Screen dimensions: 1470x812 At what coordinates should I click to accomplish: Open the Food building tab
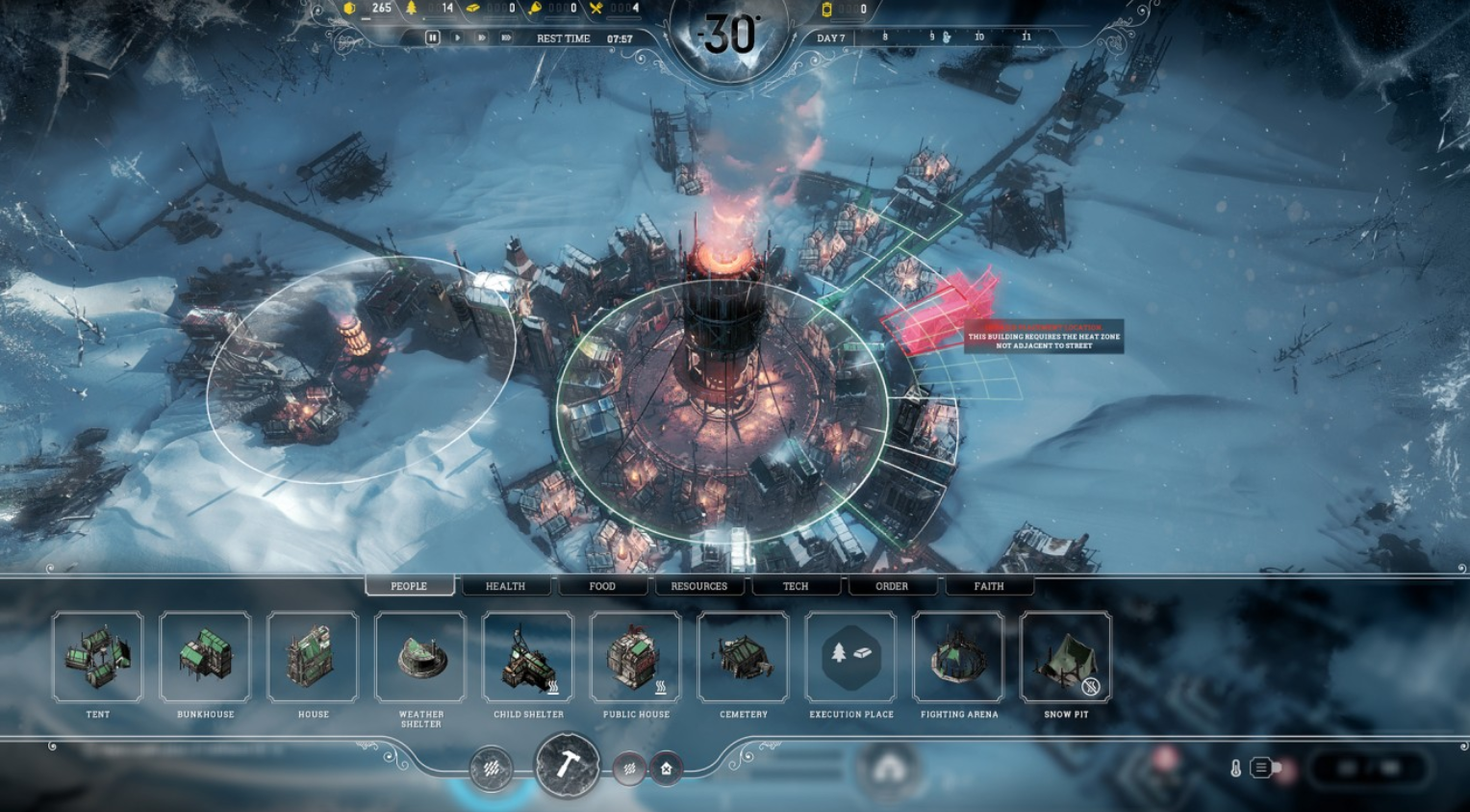coord(602,586)
